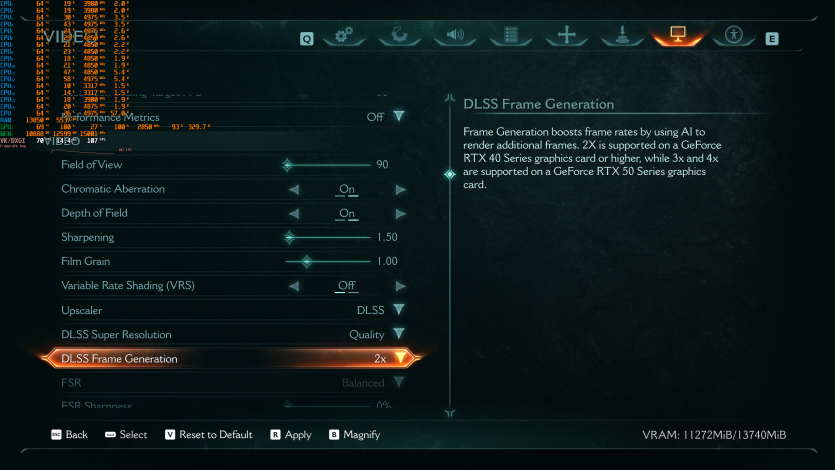Open the Upscaler dropdown
The height and width of the screenshot is (470, 835).
pyautogui.click(x=398, y=310)
